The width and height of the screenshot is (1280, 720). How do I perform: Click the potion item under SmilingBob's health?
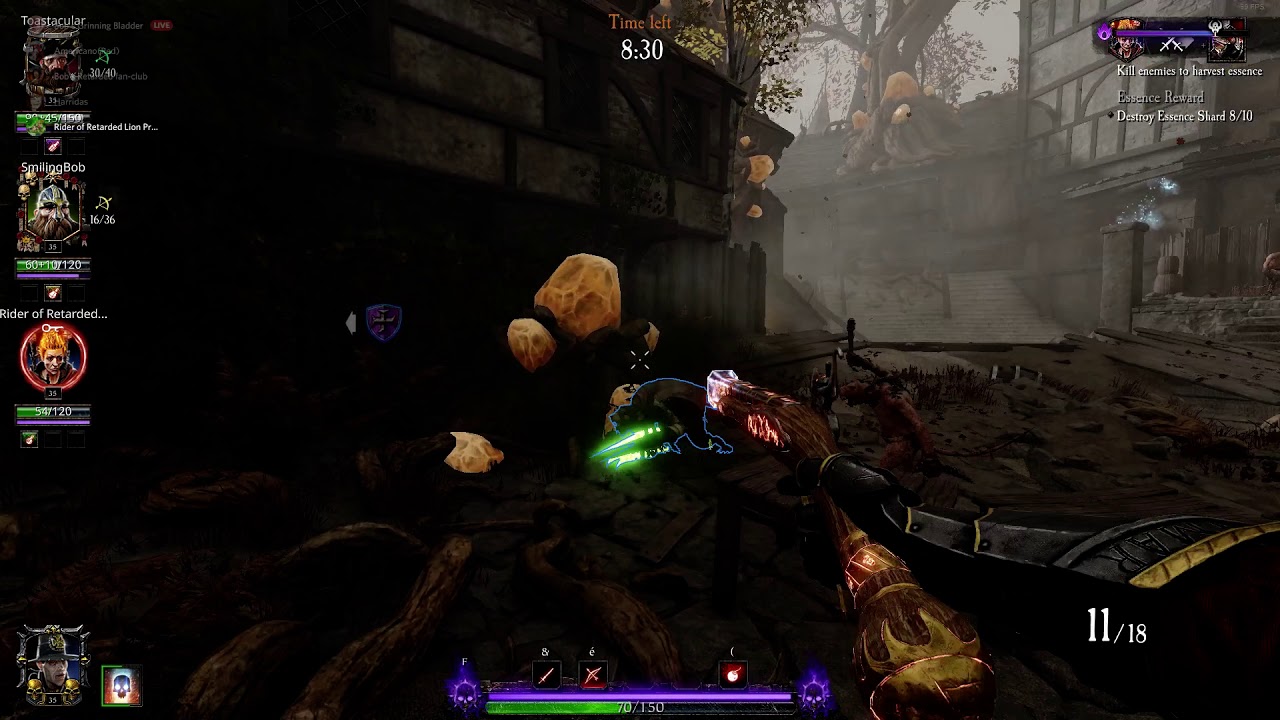tap(53, 293)
